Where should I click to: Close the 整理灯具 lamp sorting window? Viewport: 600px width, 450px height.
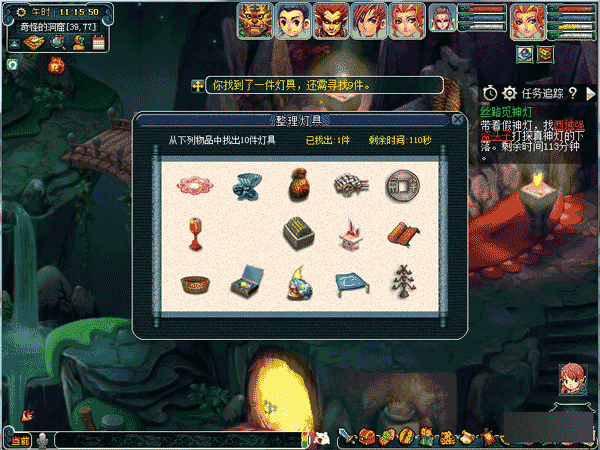point(457,119)
